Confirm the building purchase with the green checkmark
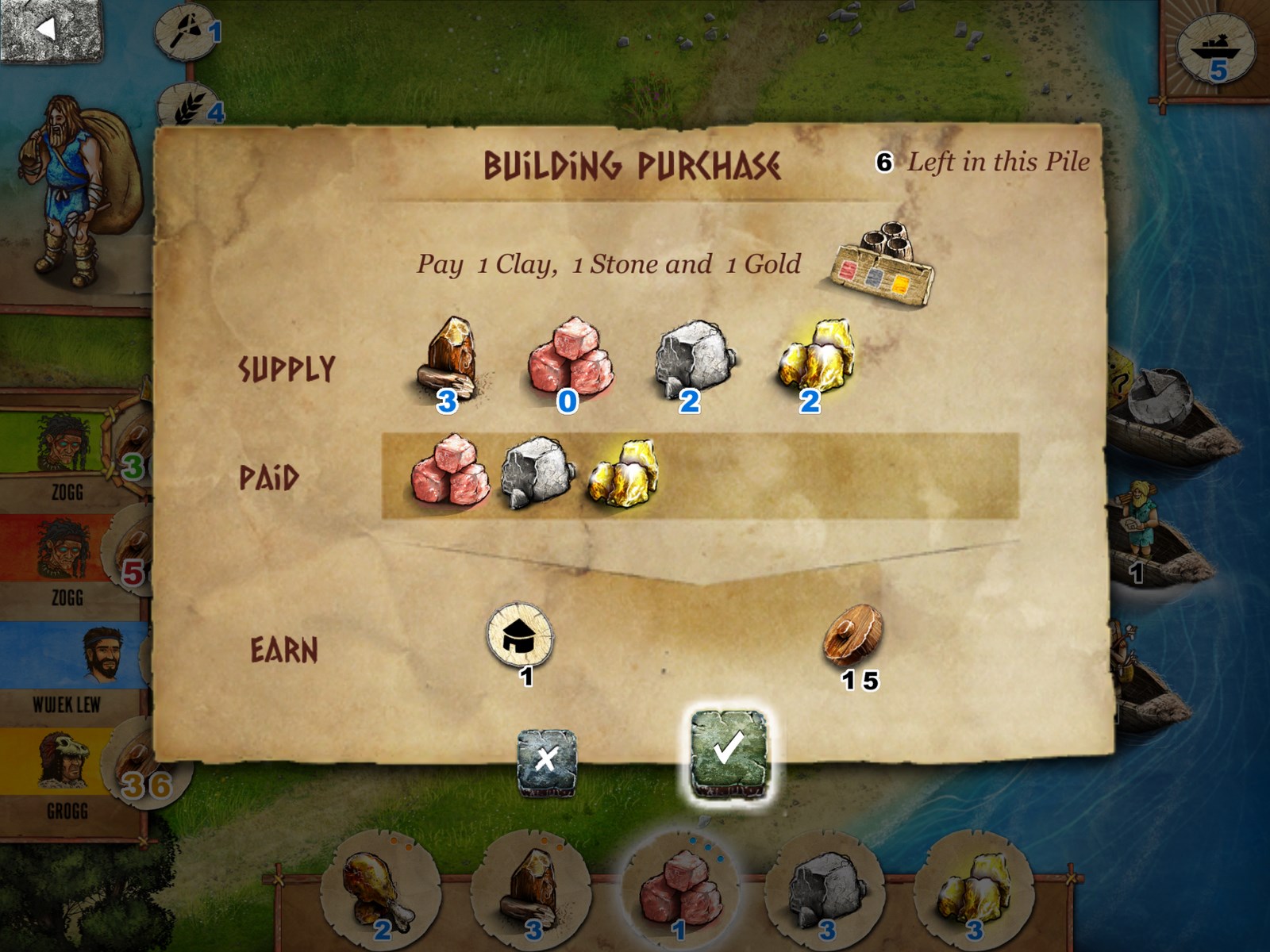Screen dimensions: 1270x952 pyautogui.click(x=728, y=751)
